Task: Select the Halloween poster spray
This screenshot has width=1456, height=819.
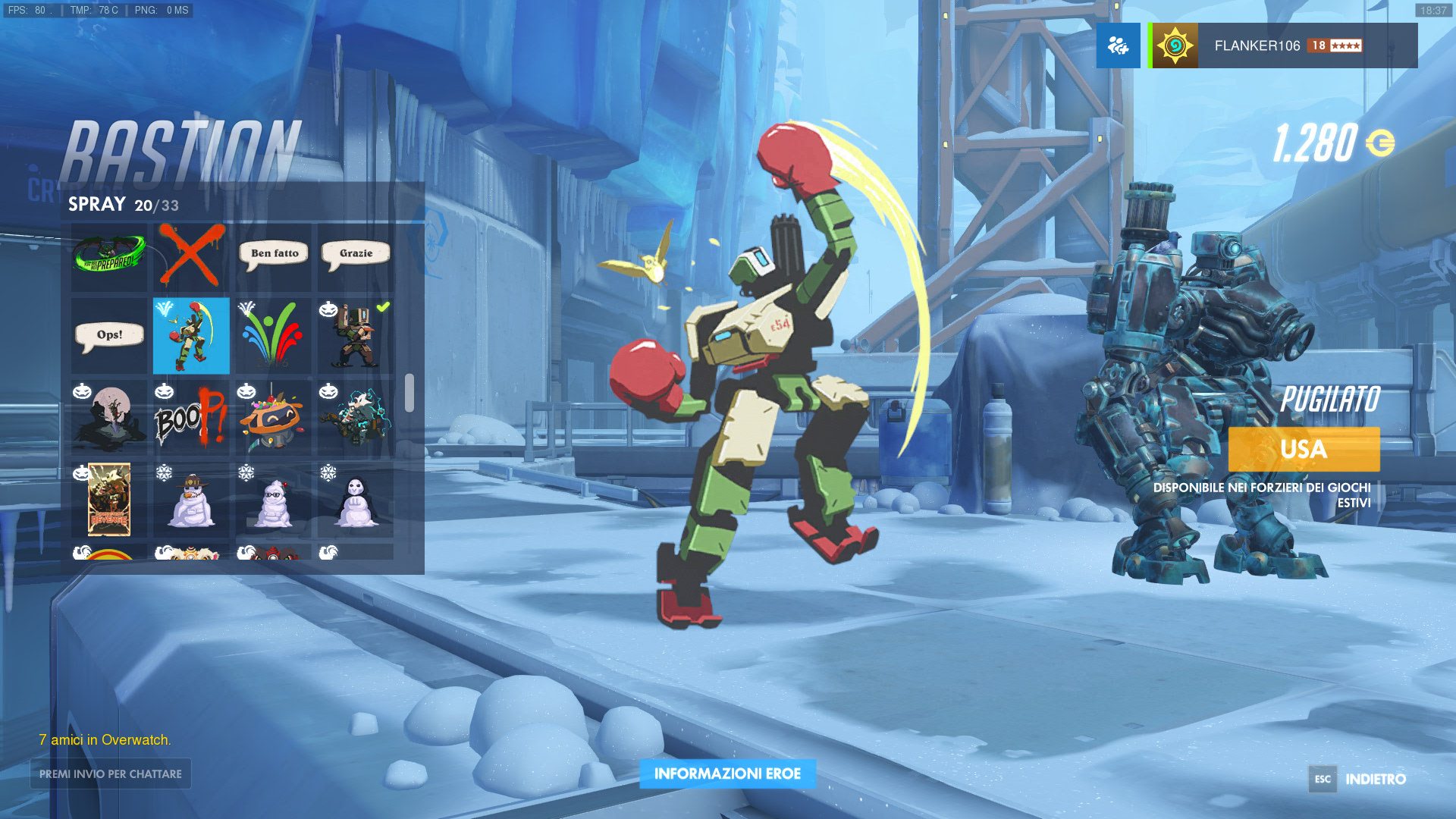Action: click(x=109, y=500)
